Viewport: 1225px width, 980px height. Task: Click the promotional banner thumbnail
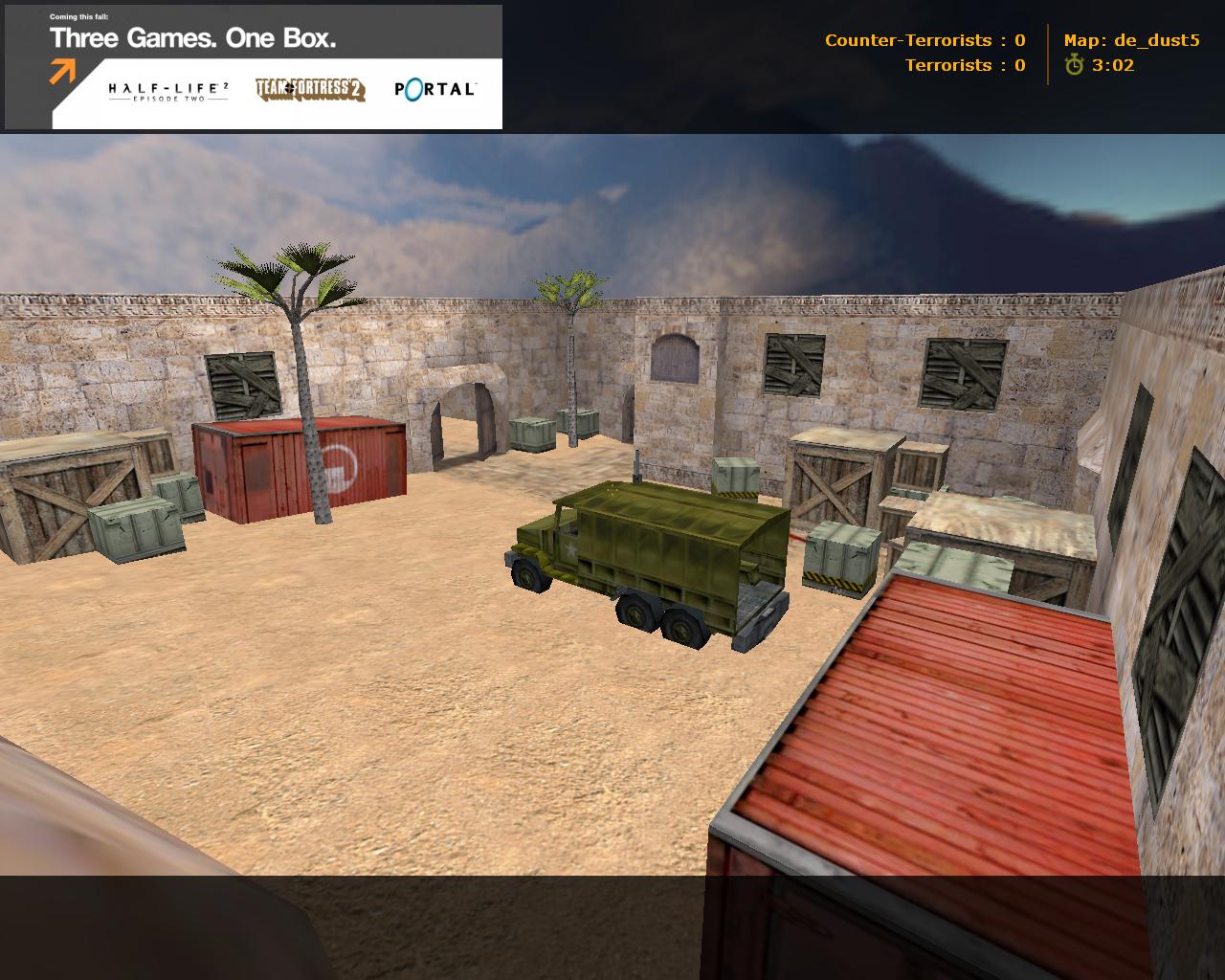254,65
